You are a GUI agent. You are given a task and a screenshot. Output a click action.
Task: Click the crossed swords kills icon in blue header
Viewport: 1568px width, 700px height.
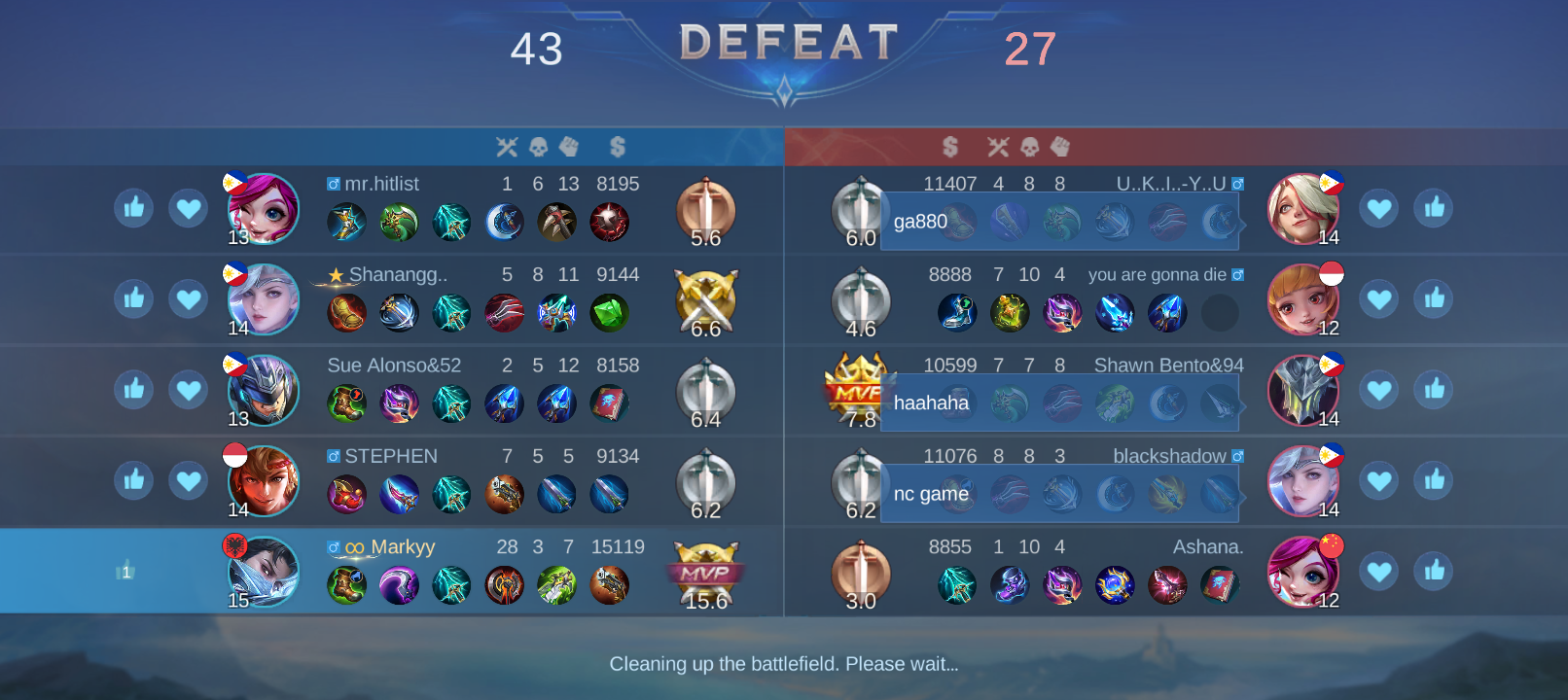point(507,146)
